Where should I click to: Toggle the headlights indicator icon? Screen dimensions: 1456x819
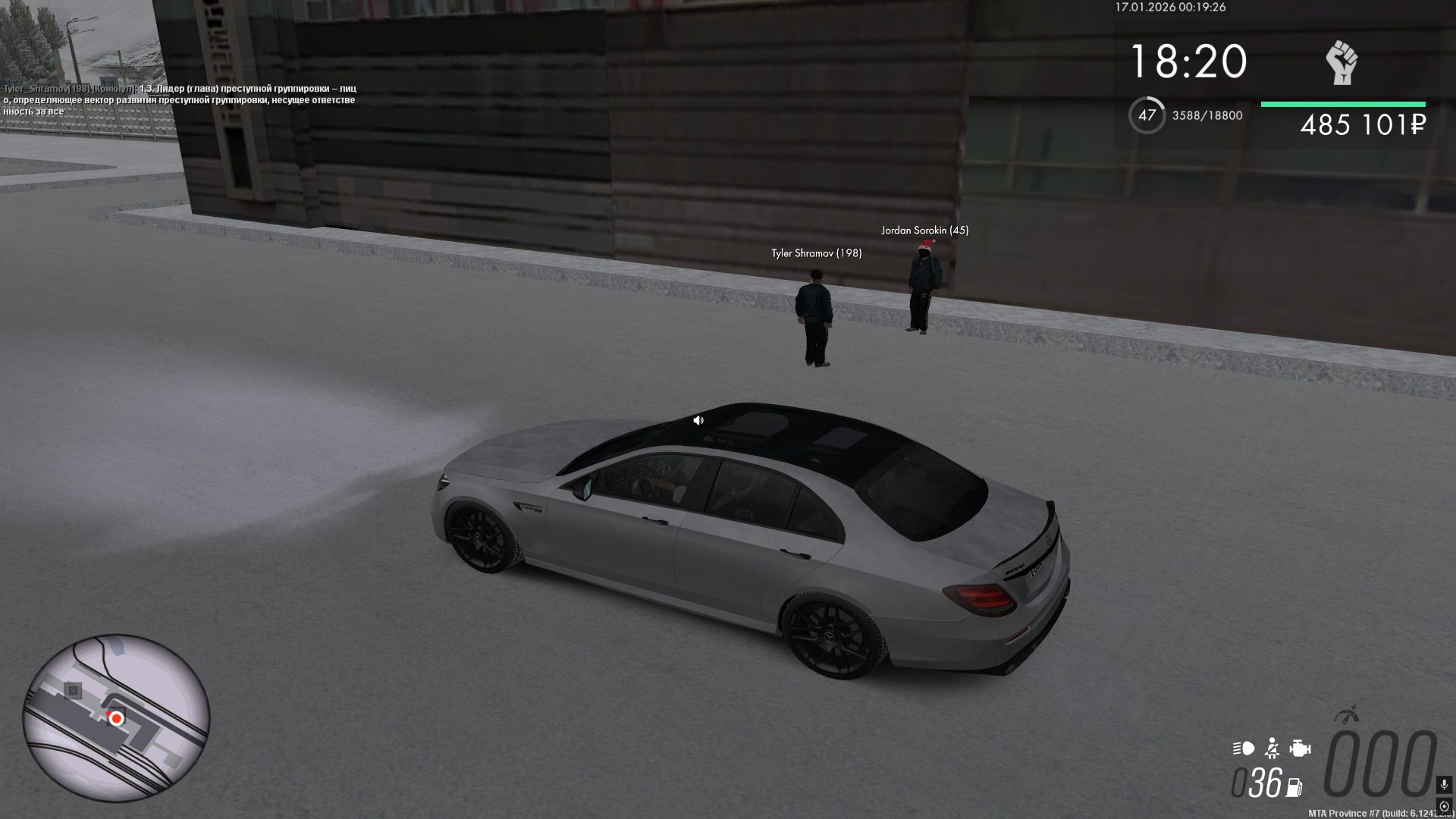pyautogui.click(x=1244, y=748)
